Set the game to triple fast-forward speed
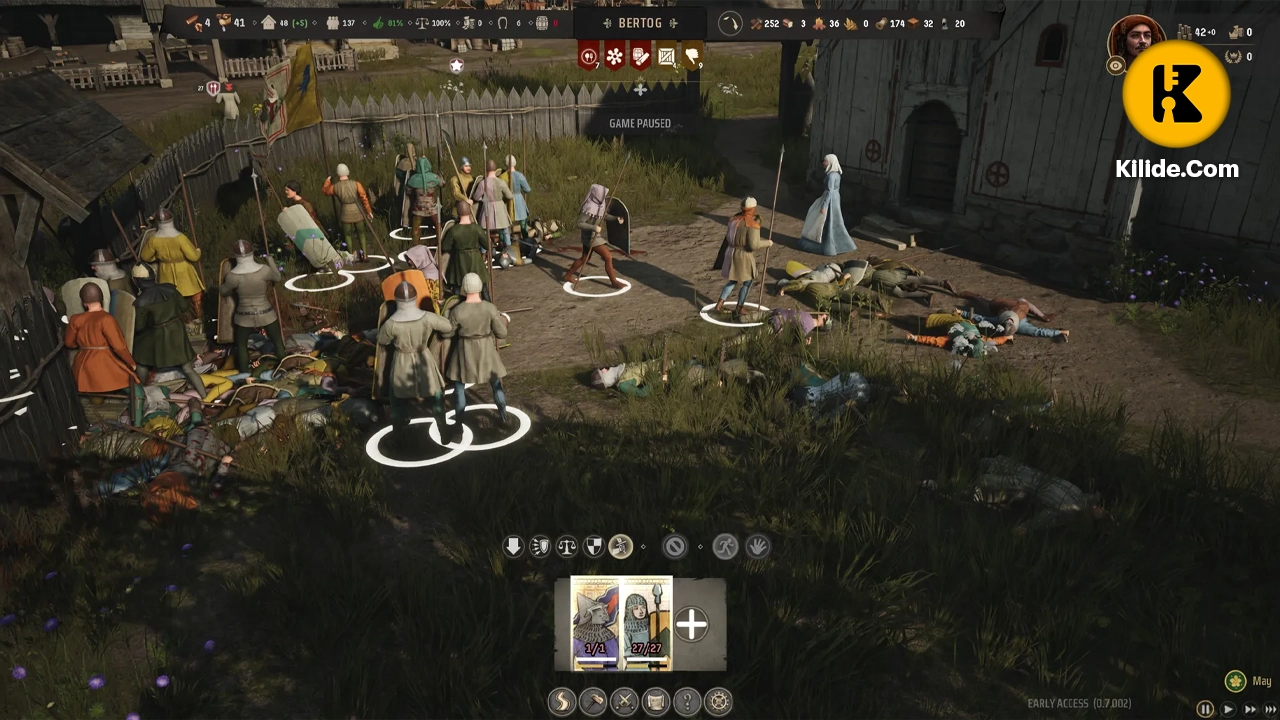1280x720 pixels. tap(1270, 709)
